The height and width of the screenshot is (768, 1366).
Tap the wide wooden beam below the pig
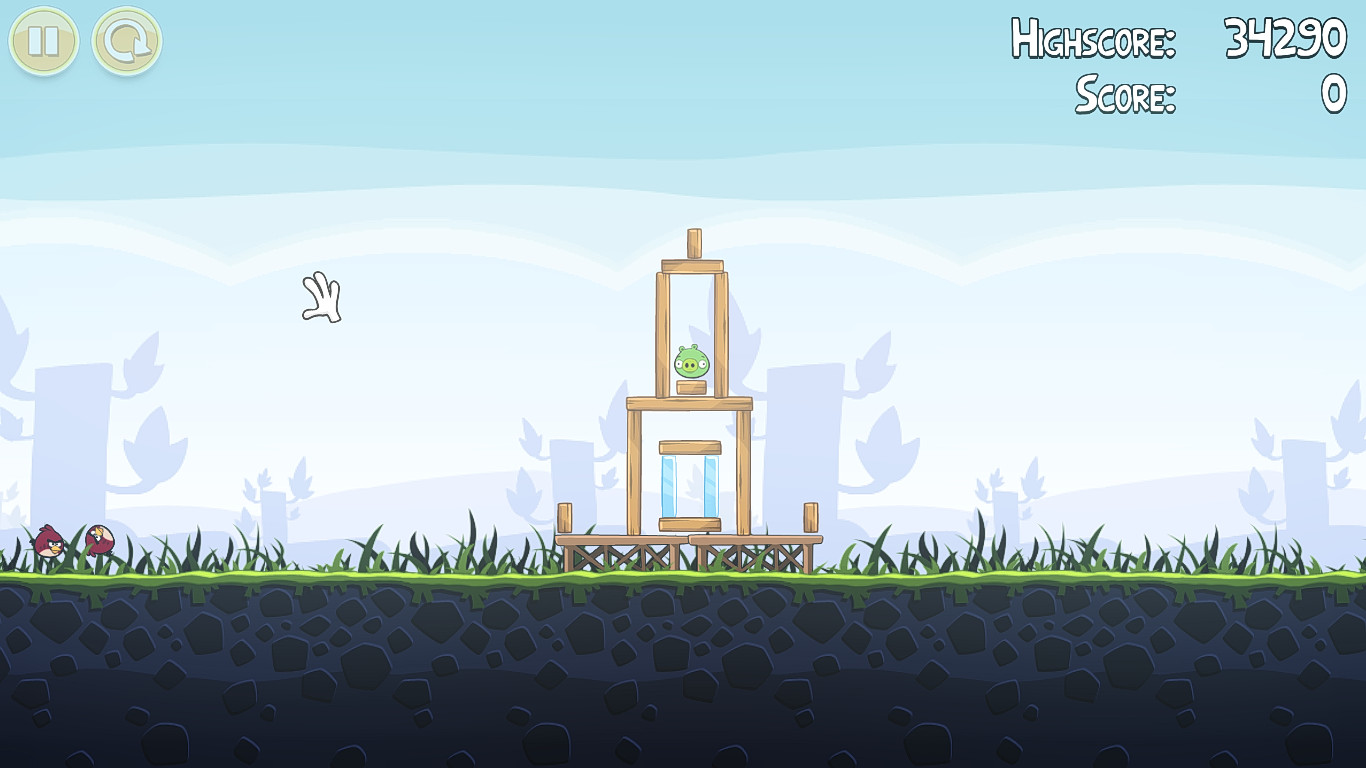688,403
